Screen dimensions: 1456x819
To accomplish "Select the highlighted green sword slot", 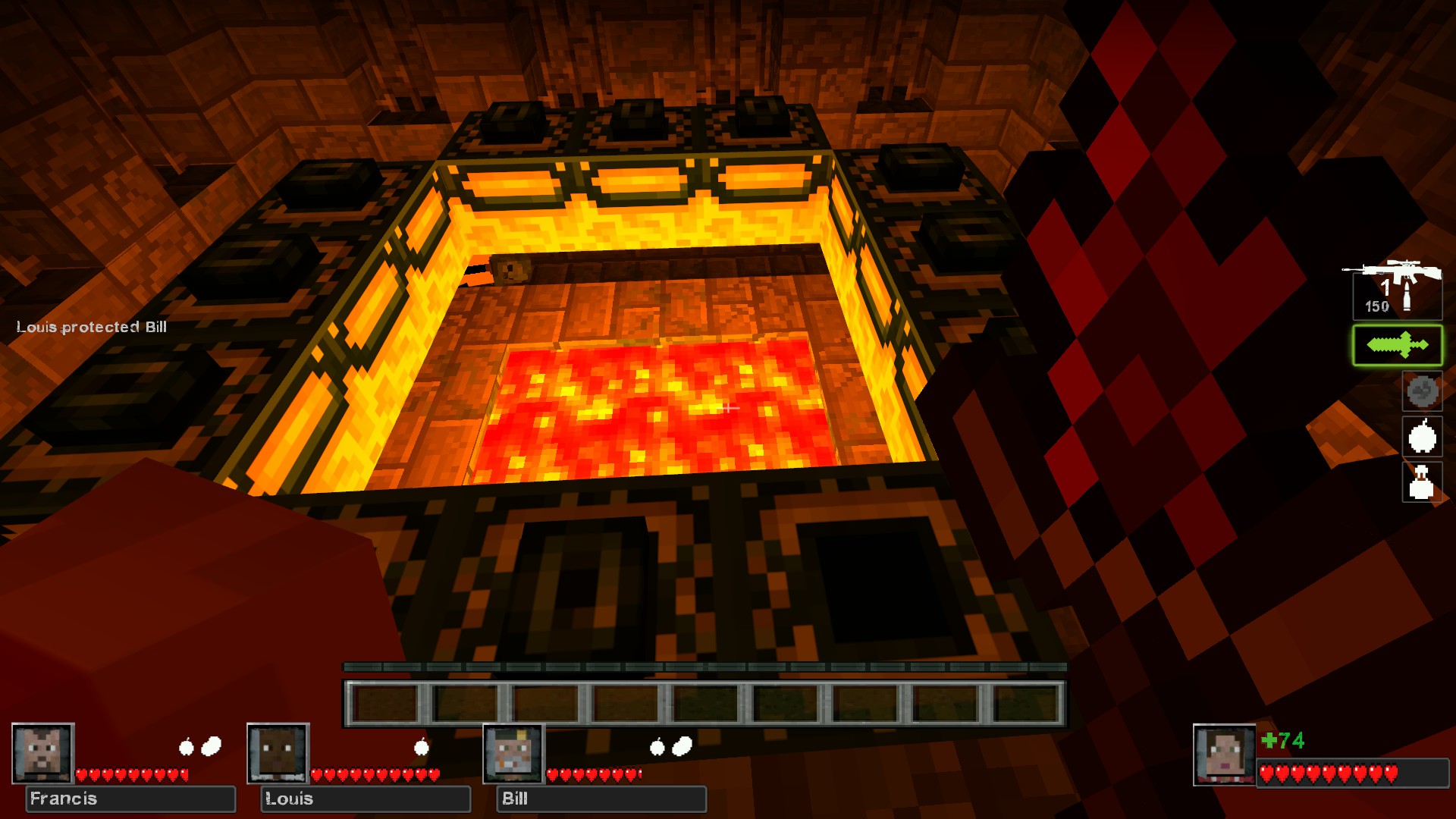I will point(1397,346).
